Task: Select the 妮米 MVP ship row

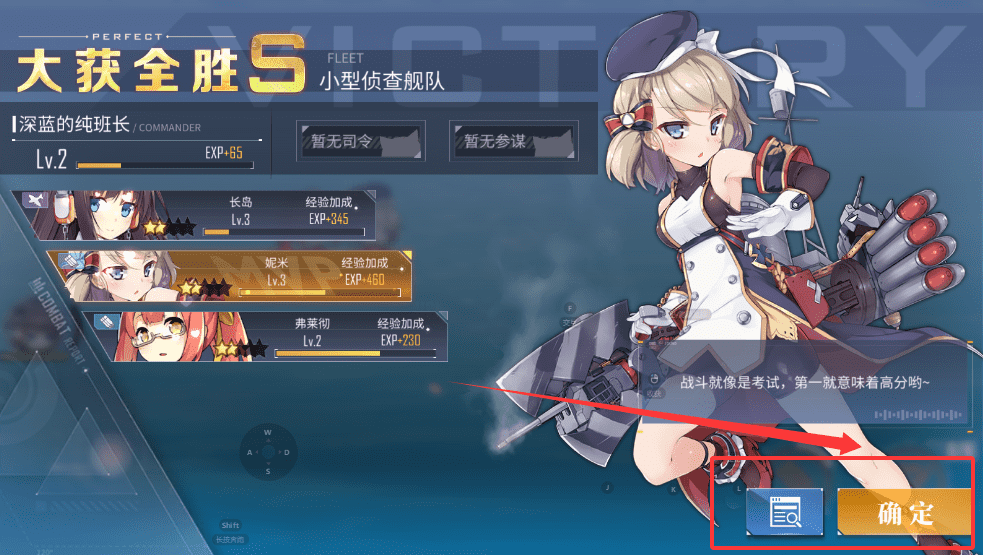Action: click(x=230, y=276)
